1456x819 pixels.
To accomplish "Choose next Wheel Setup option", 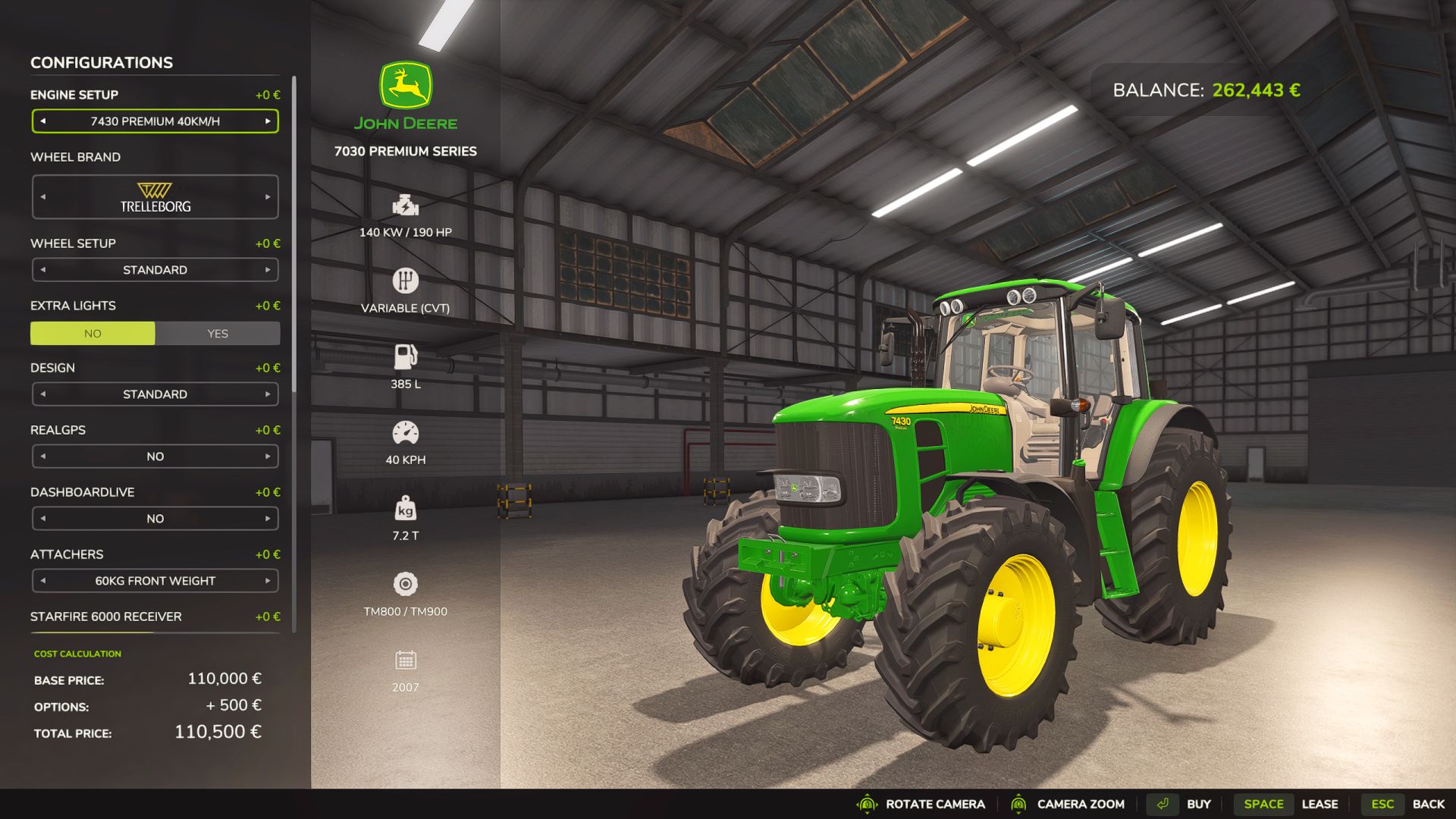I will point(268,270).
